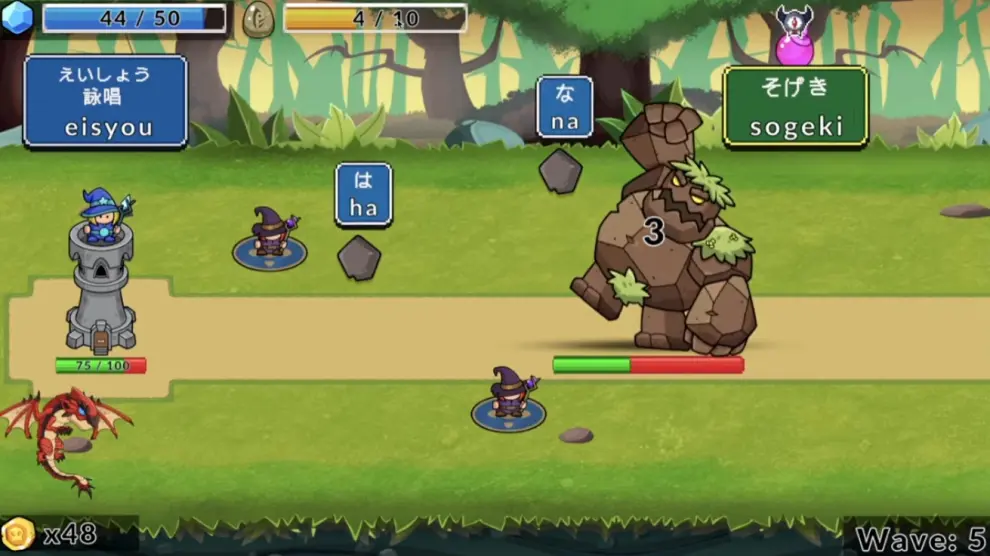
Task: Click the gold coin icon
Action: pyautogui.click(x=18, y=533)
